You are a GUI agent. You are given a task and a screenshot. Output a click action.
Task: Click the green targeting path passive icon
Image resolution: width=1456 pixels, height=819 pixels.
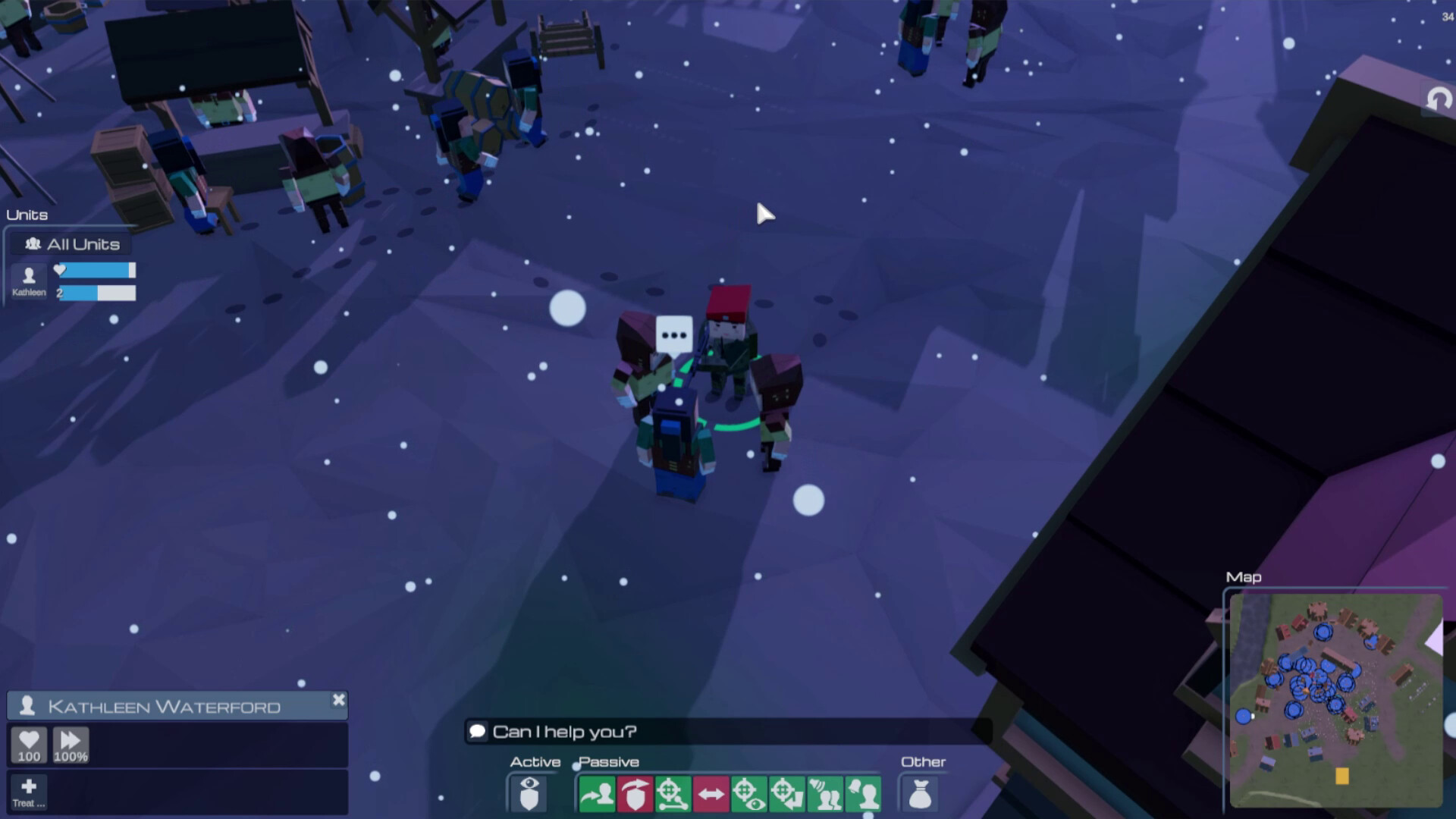(673, 793)
